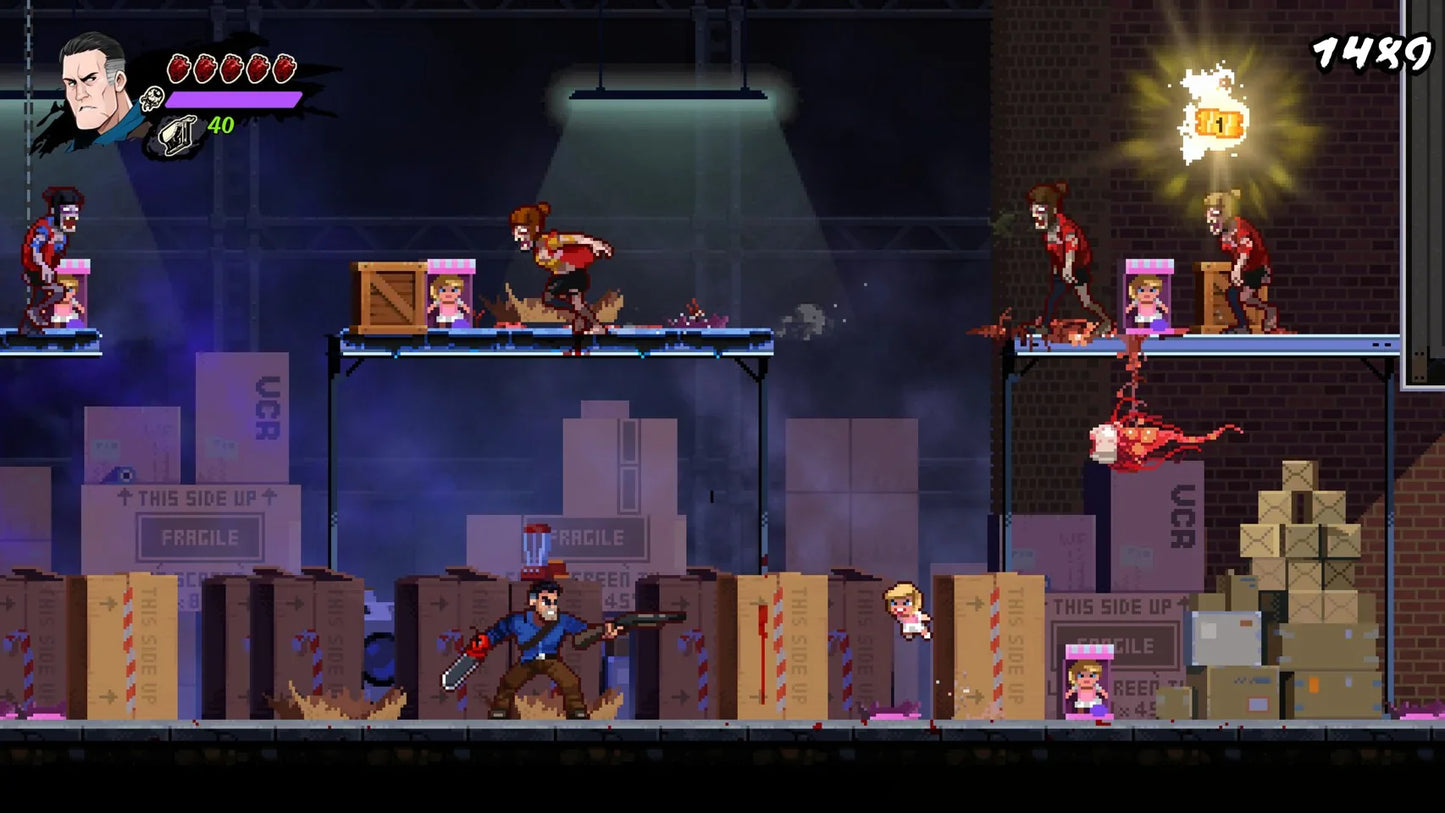Click Ash's character portrait in the HUD
Screen dimensions: 1445x813
(x=88, y=90)
